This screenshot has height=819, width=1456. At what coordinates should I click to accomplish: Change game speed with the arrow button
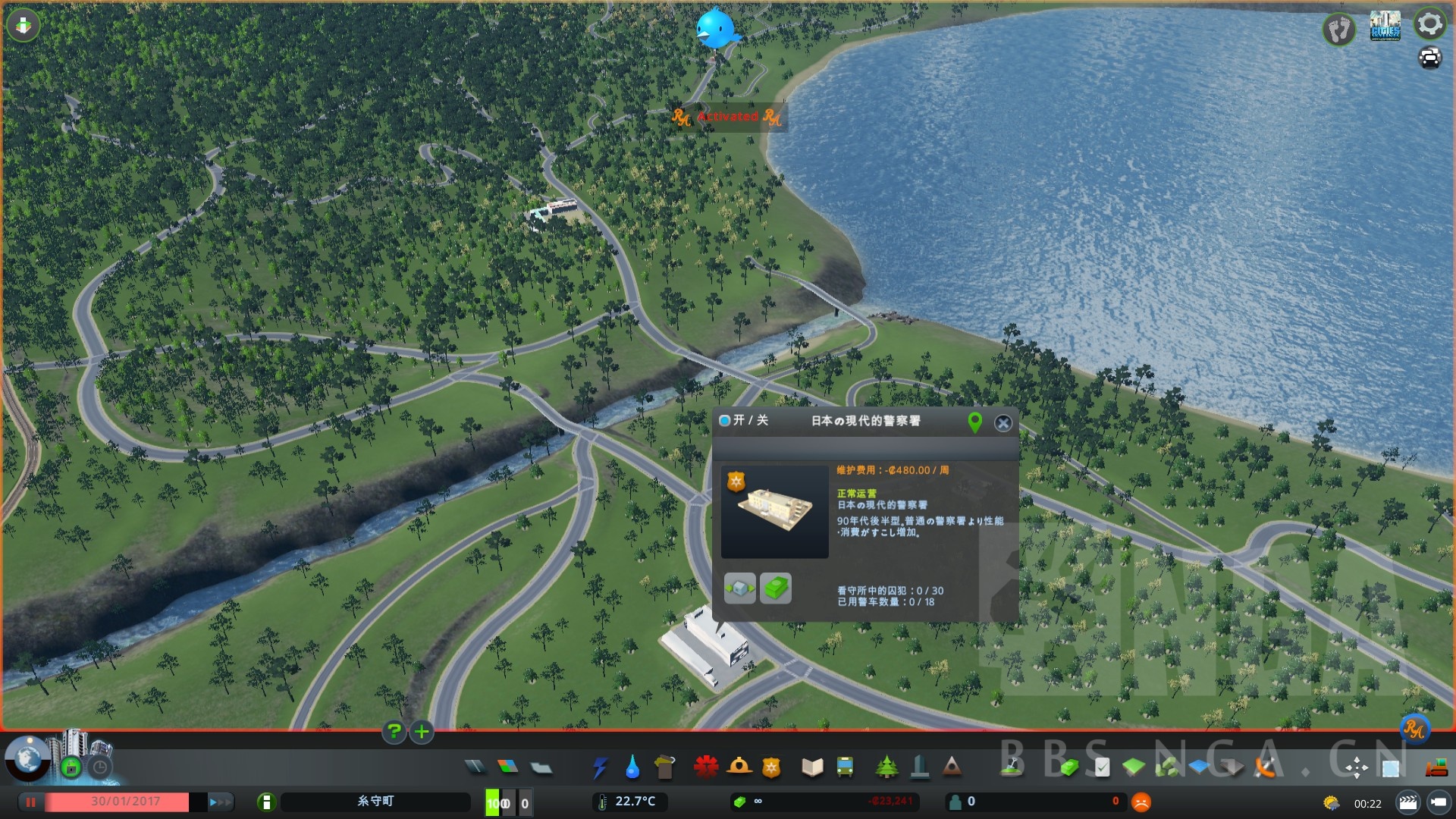(220, 802)
